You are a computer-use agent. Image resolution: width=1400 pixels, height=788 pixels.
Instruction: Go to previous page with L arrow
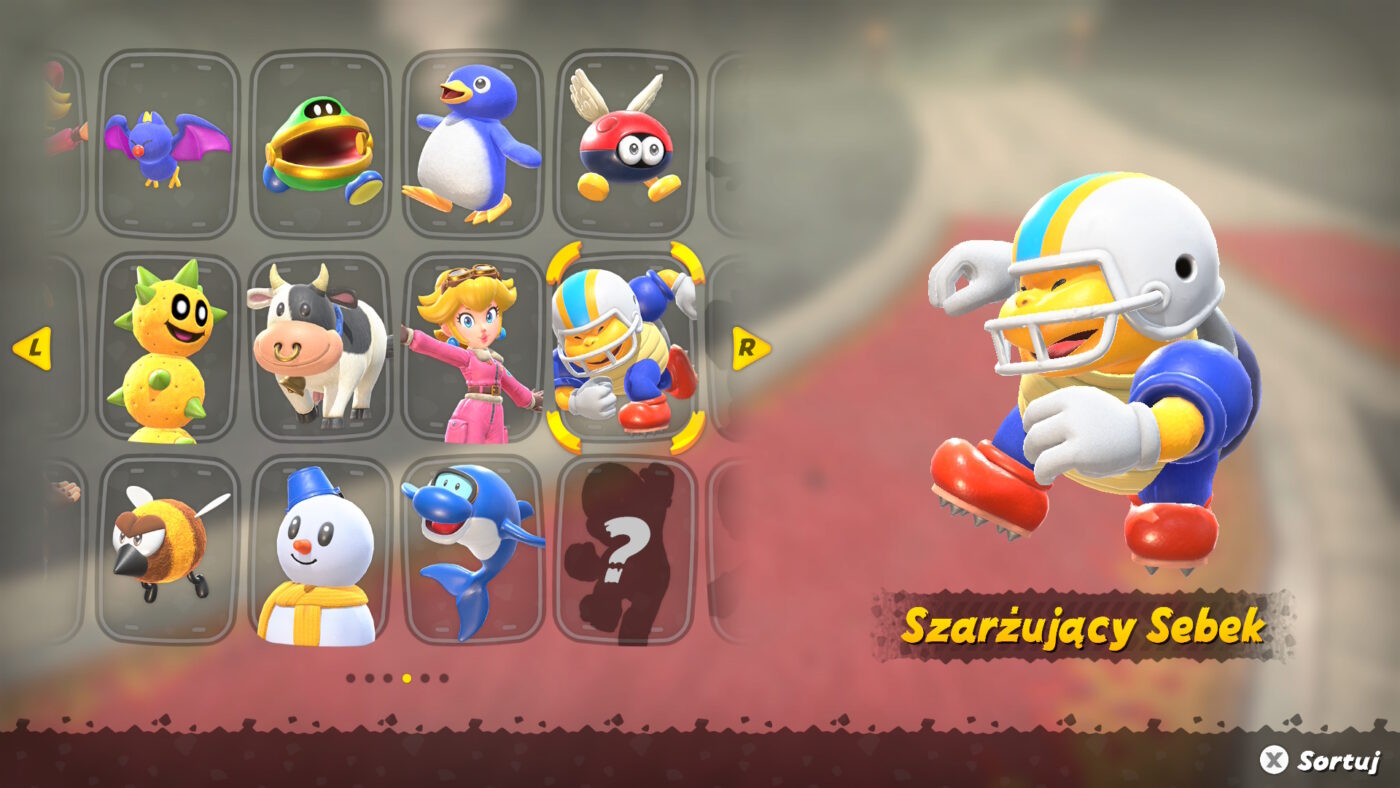pyautogui.click(x=36, y=349)
